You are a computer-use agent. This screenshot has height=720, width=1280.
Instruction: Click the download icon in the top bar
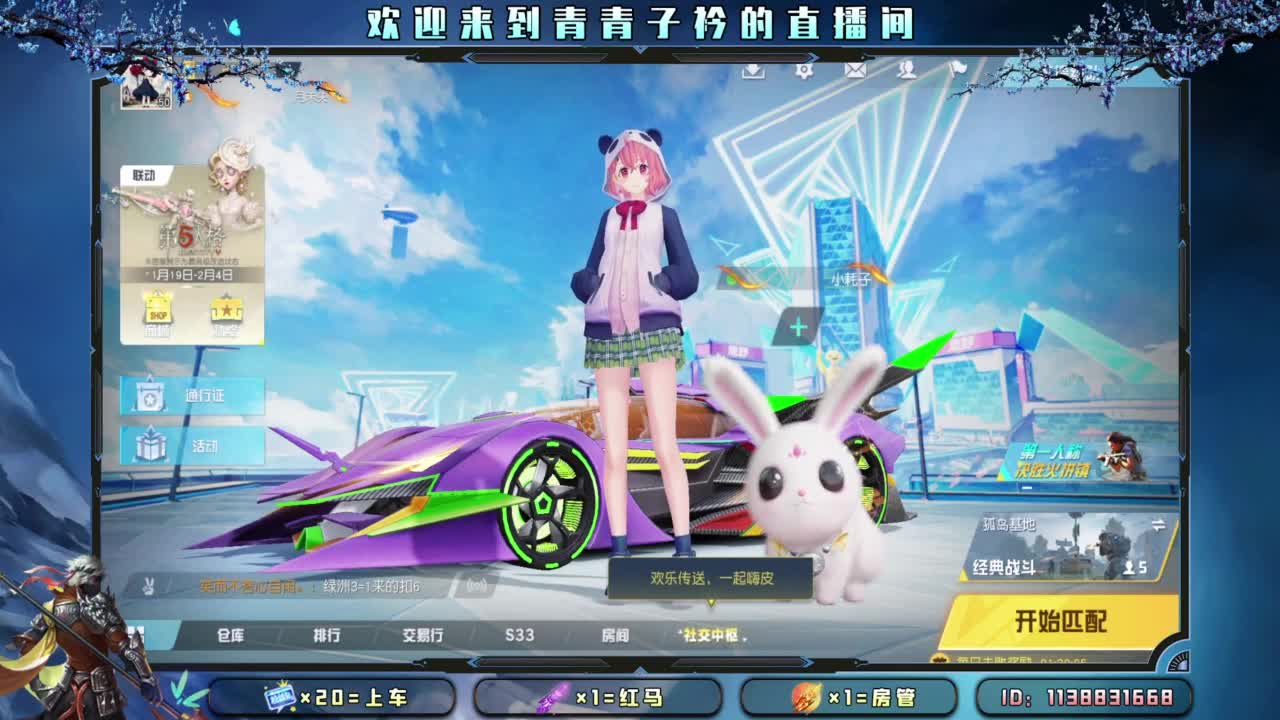[x=753, y=72]
